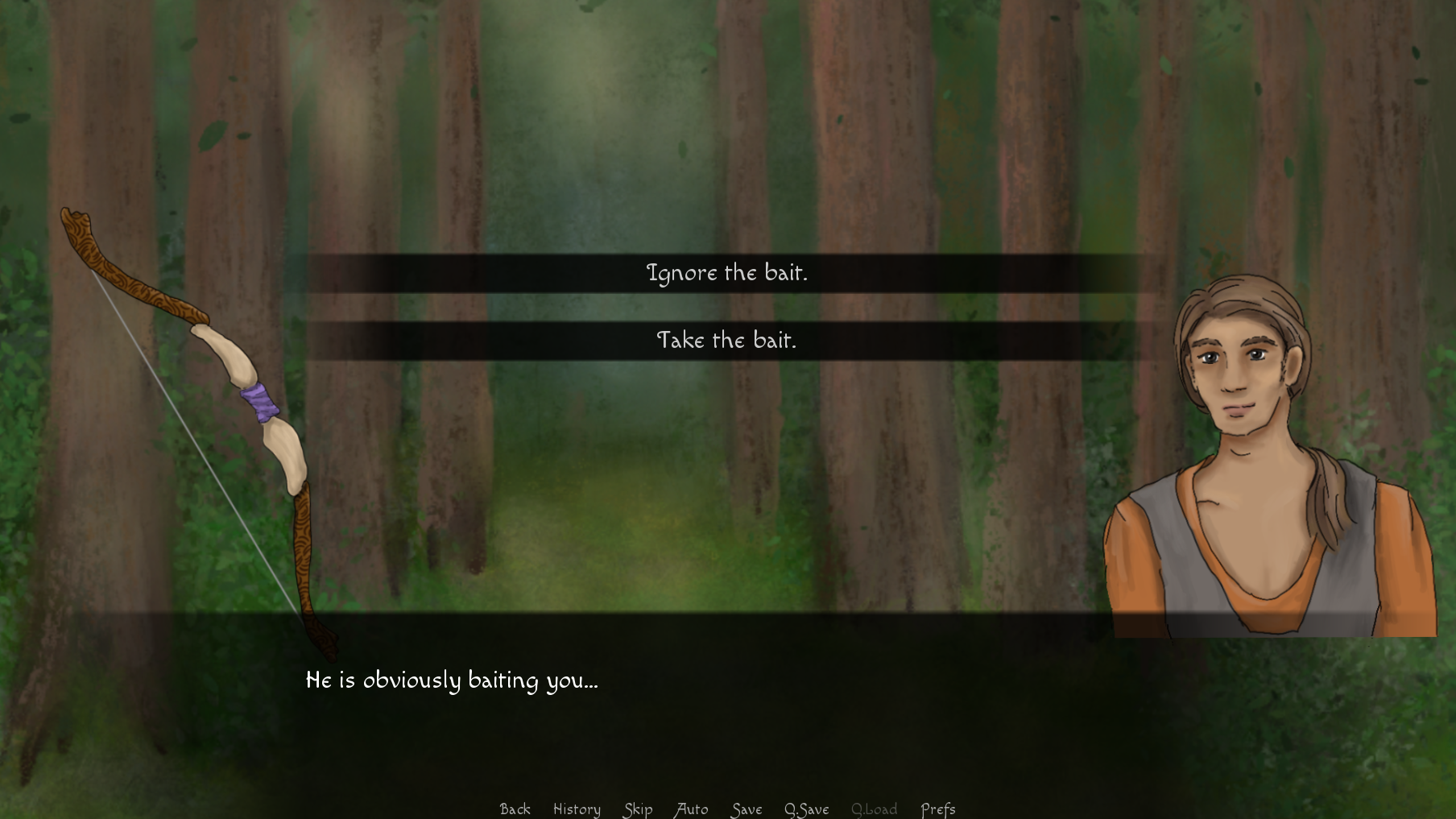This screenshot has width=1456, height=819.
Task: Enable Skip mode
Action: pyautogui.click(x=637, y=809)
